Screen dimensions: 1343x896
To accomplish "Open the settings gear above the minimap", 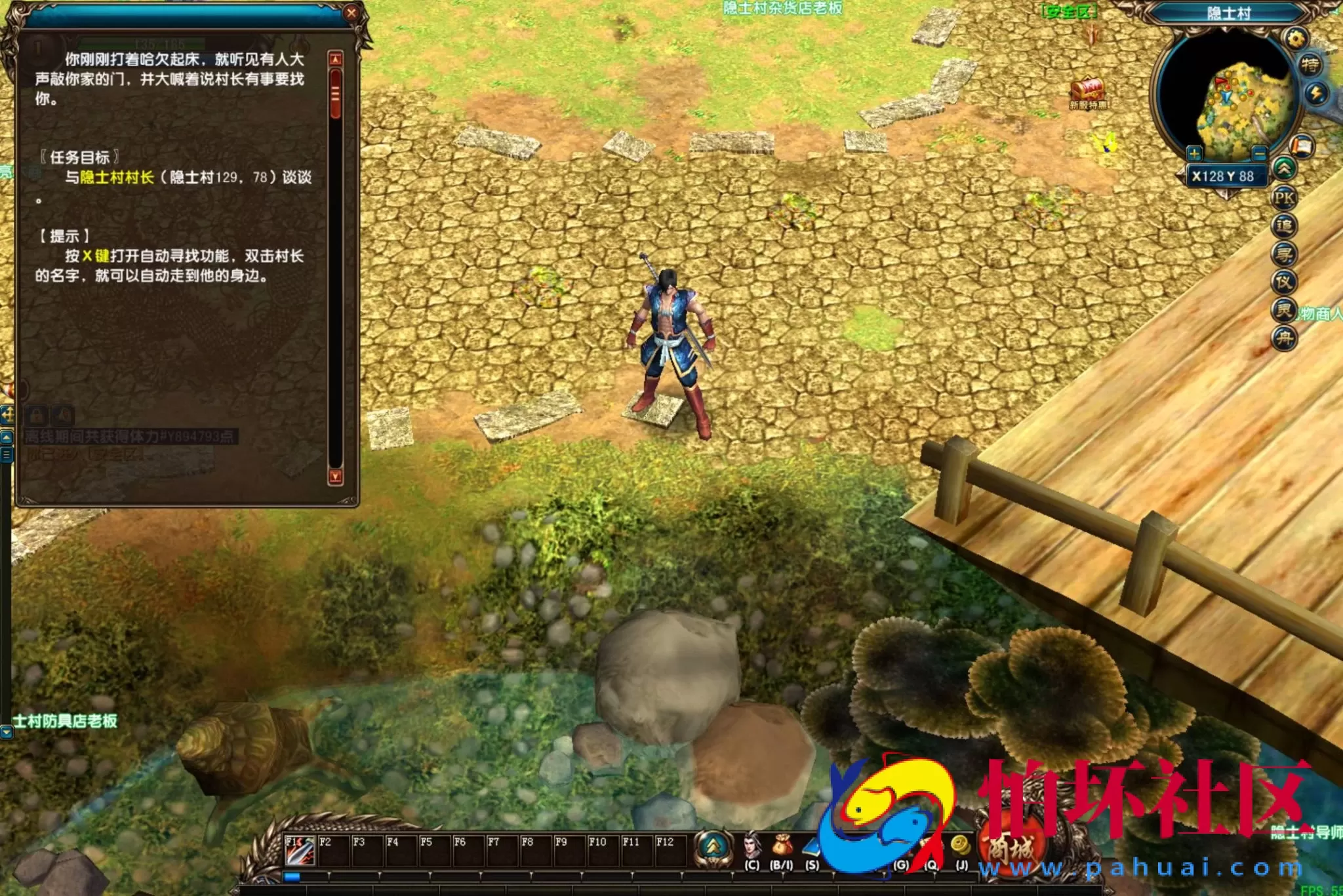I will tap(1296, 38).
